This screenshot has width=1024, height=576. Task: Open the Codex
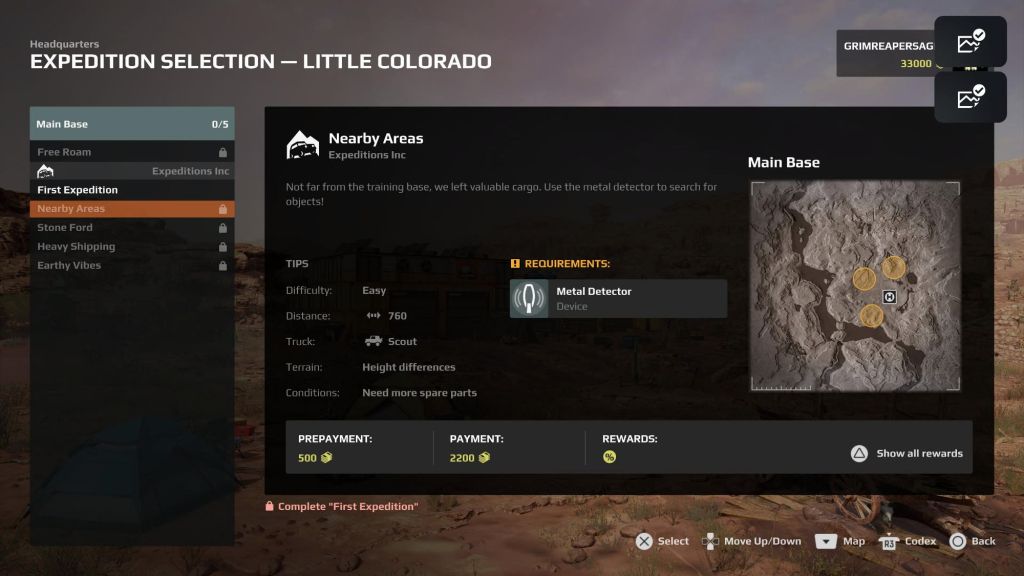coord(908,541)
